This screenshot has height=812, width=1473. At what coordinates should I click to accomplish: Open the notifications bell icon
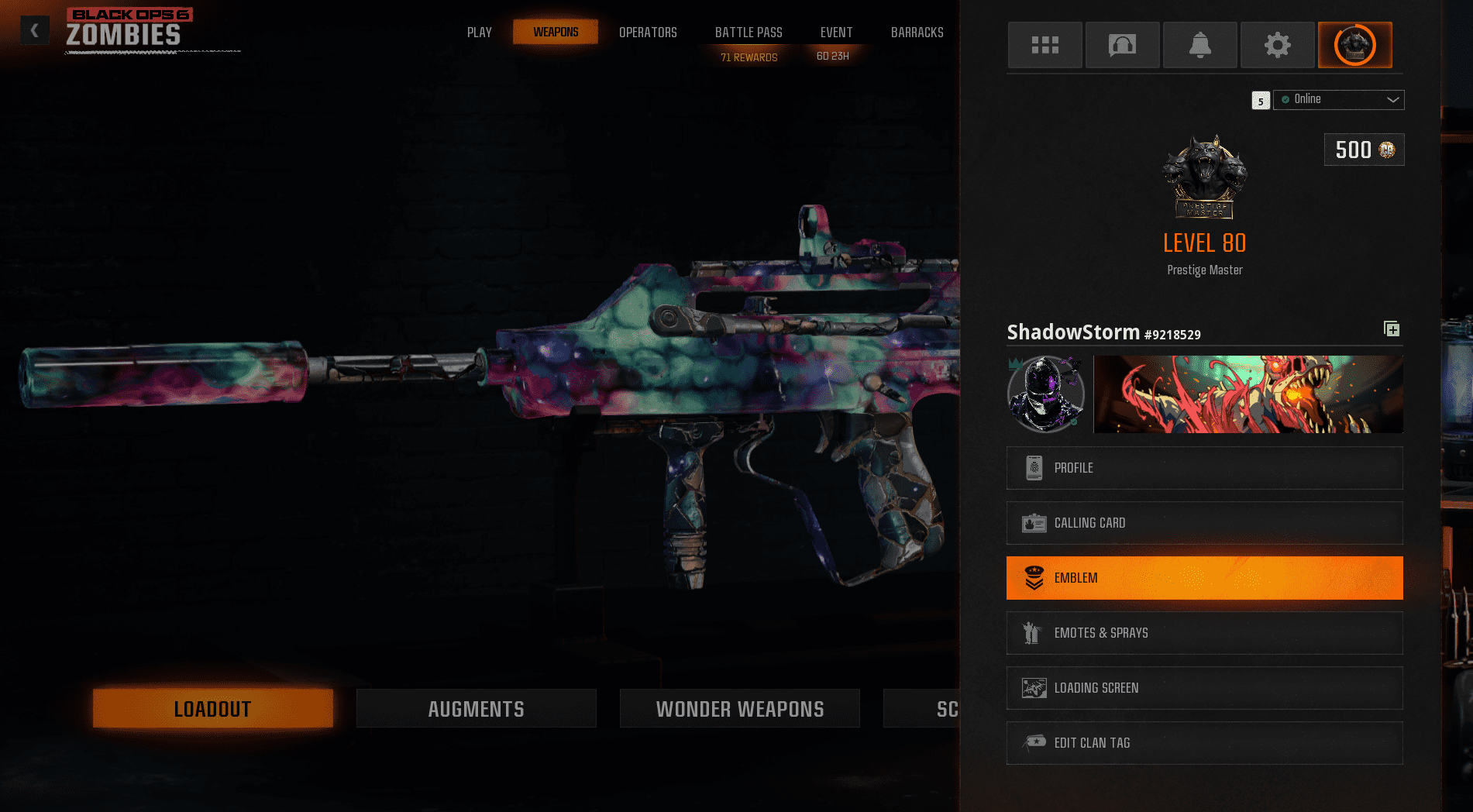pos(1199,45)
